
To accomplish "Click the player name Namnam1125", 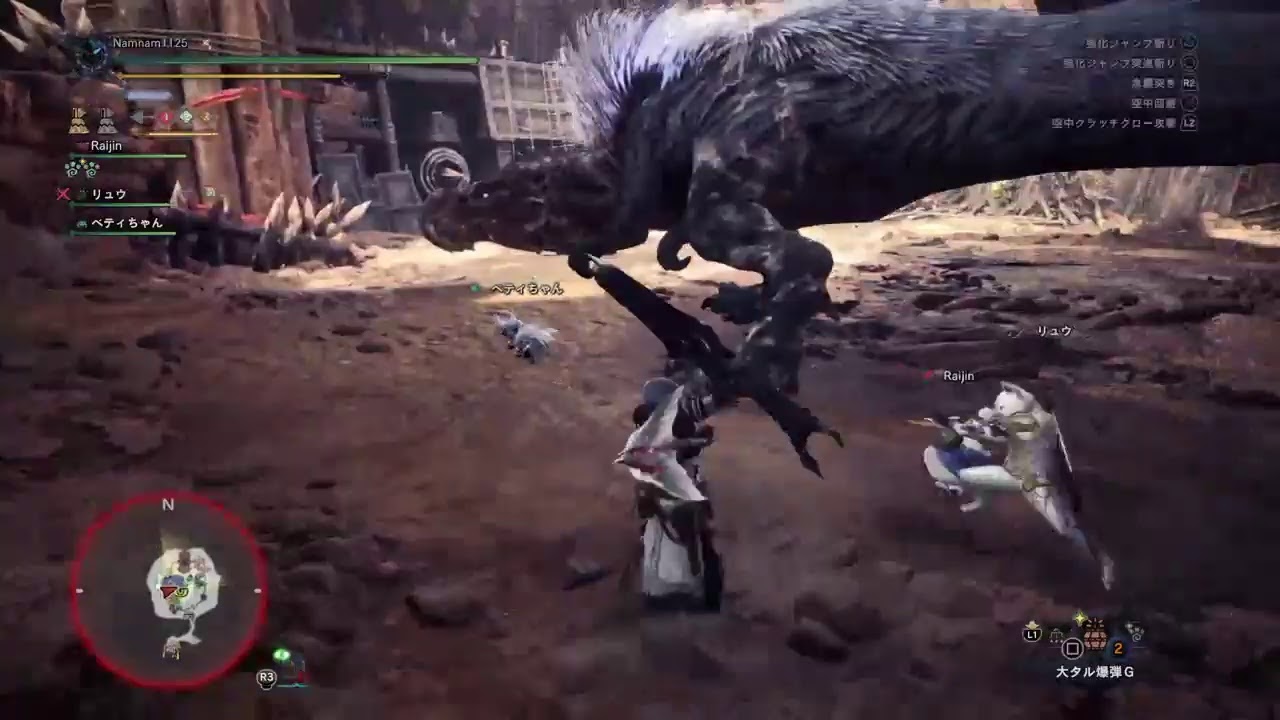I will point(149,44).
